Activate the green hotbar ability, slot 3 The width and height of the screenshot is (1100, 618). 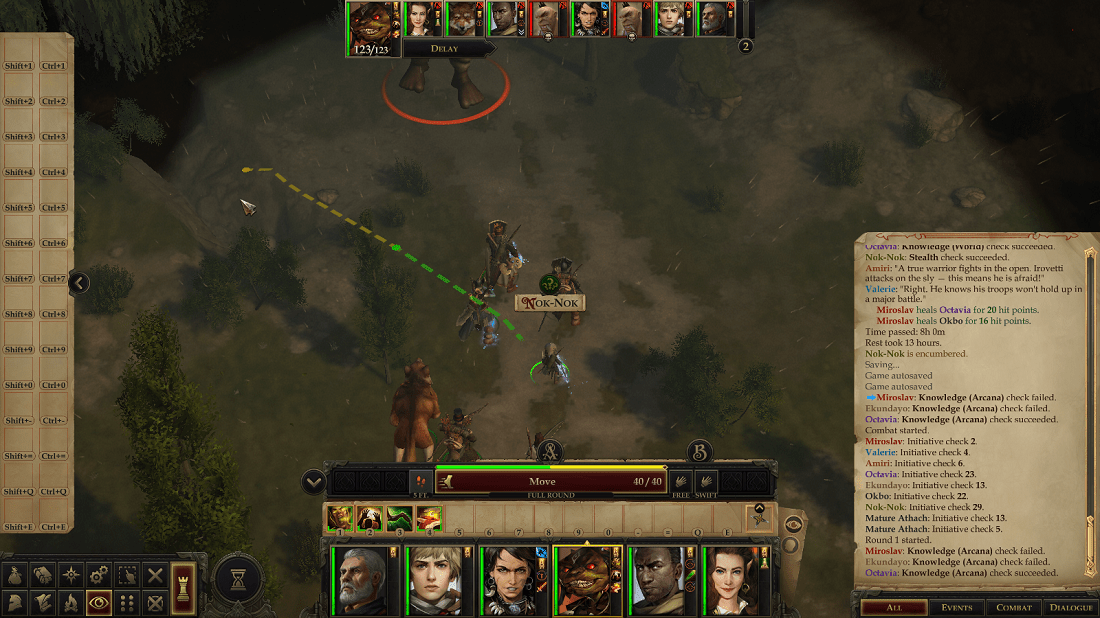pos(400,517)
